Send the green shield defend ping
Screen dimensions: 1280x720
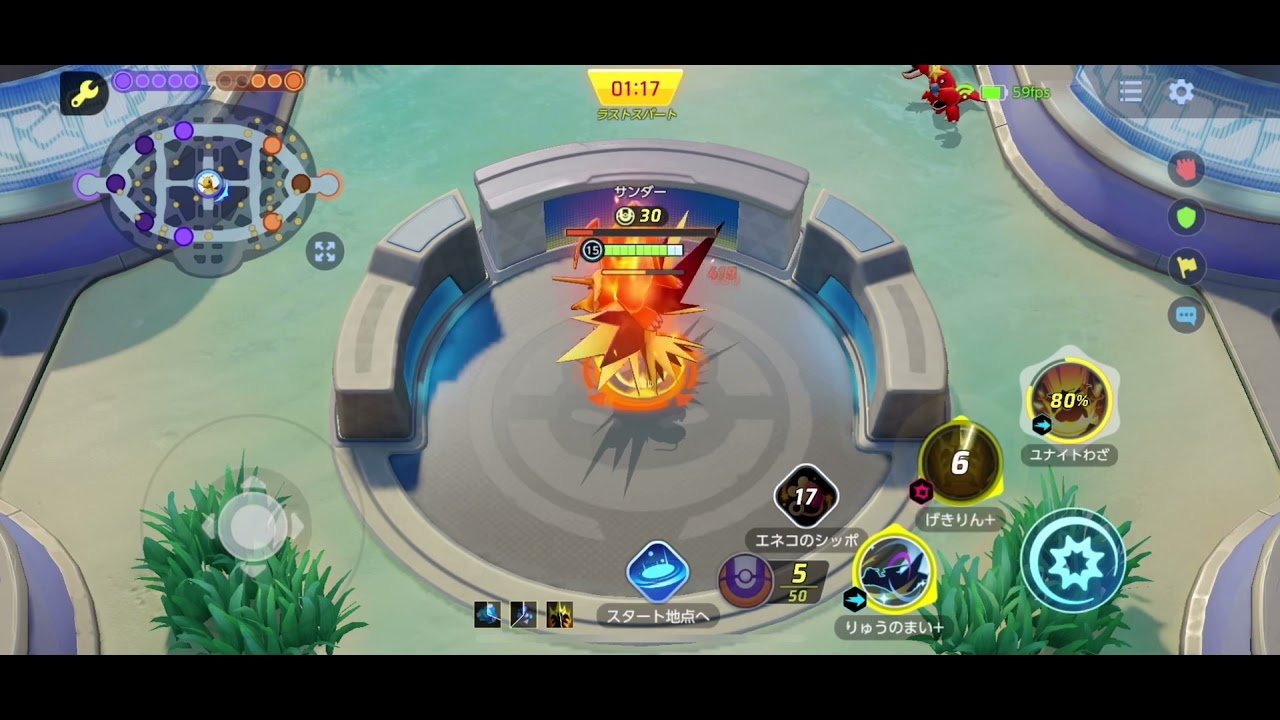click(x=1186, y=218)
